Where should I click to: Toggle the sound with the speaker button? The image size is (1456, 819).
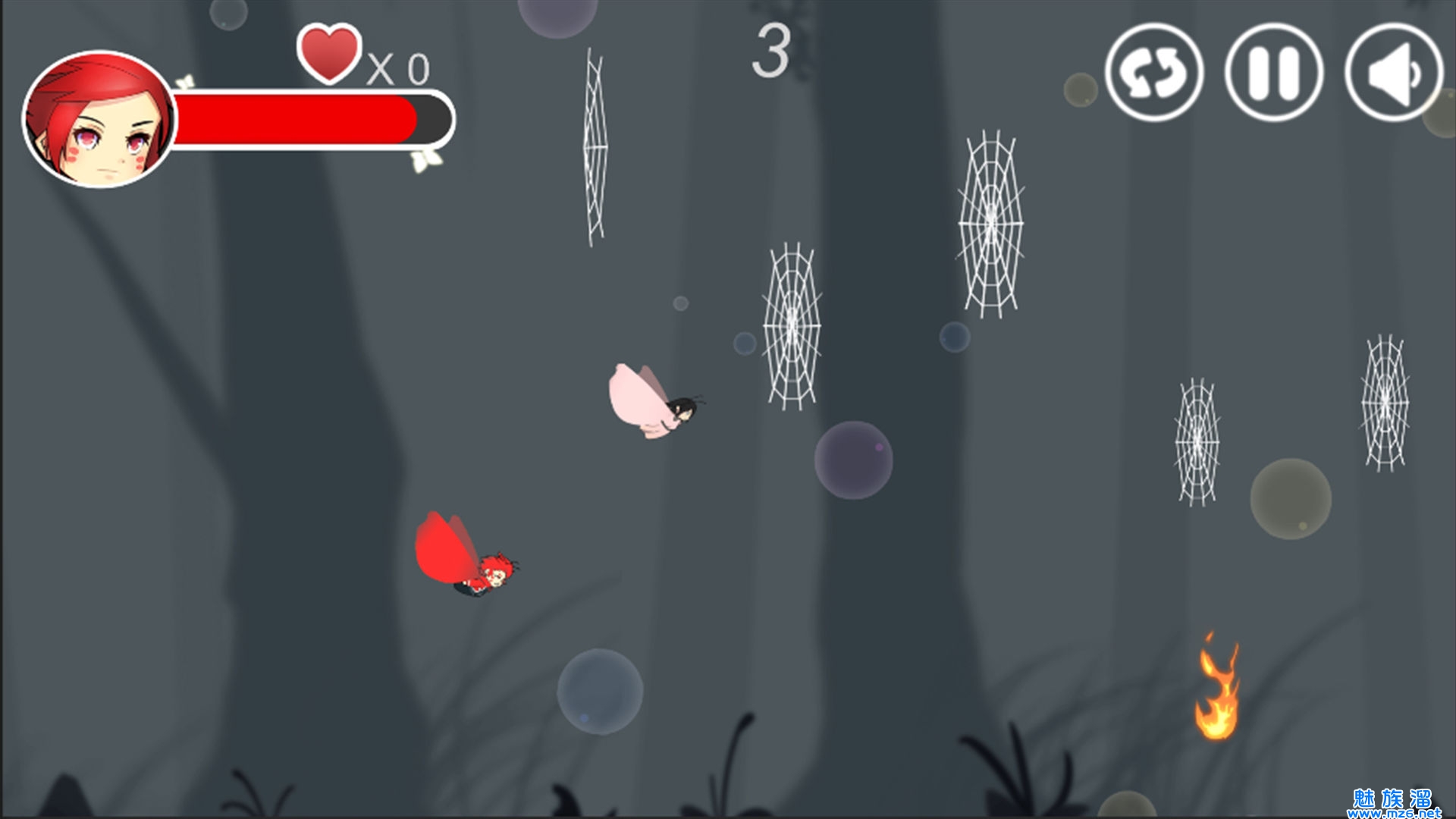tap(1394, 73)
